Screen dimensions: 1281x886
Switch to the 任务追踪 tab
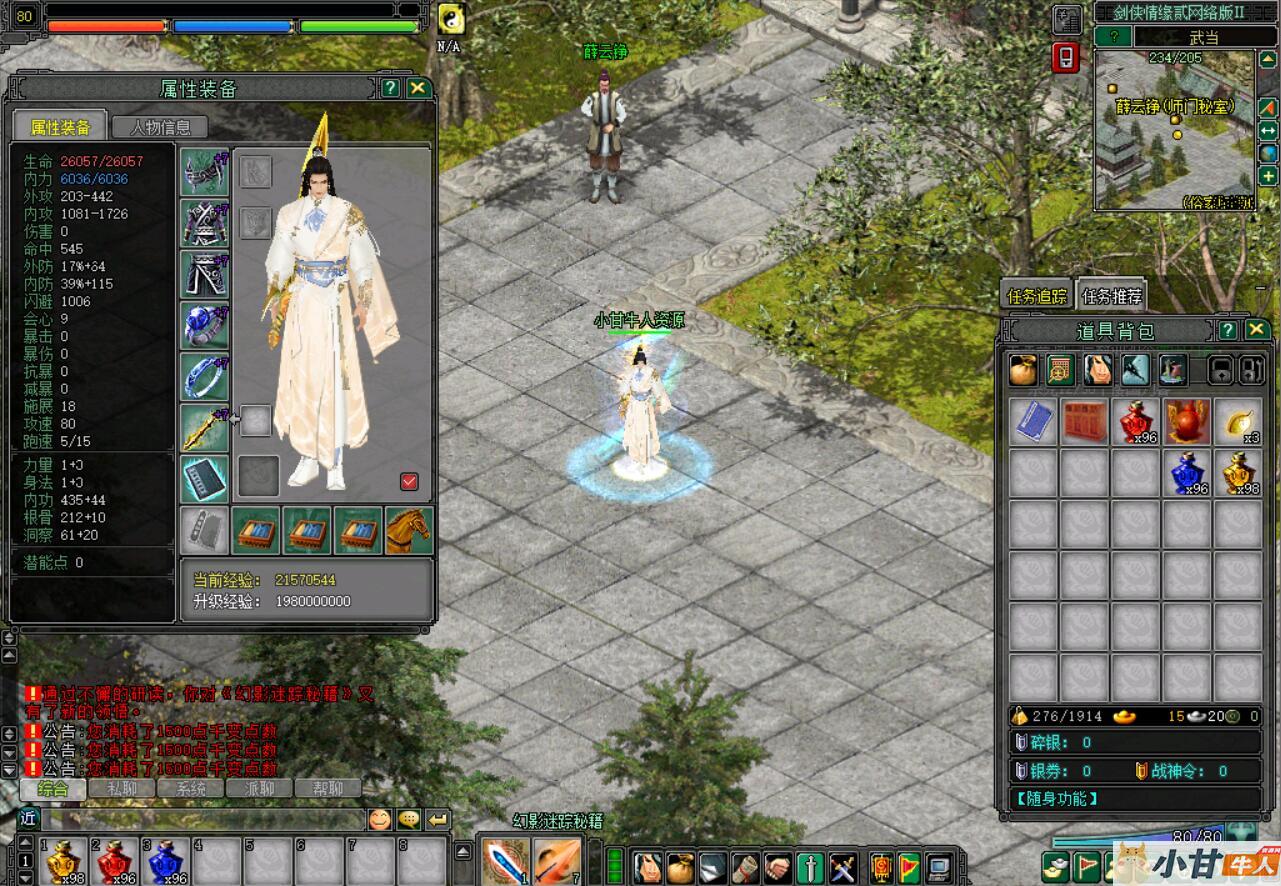tap(1036, 296)
